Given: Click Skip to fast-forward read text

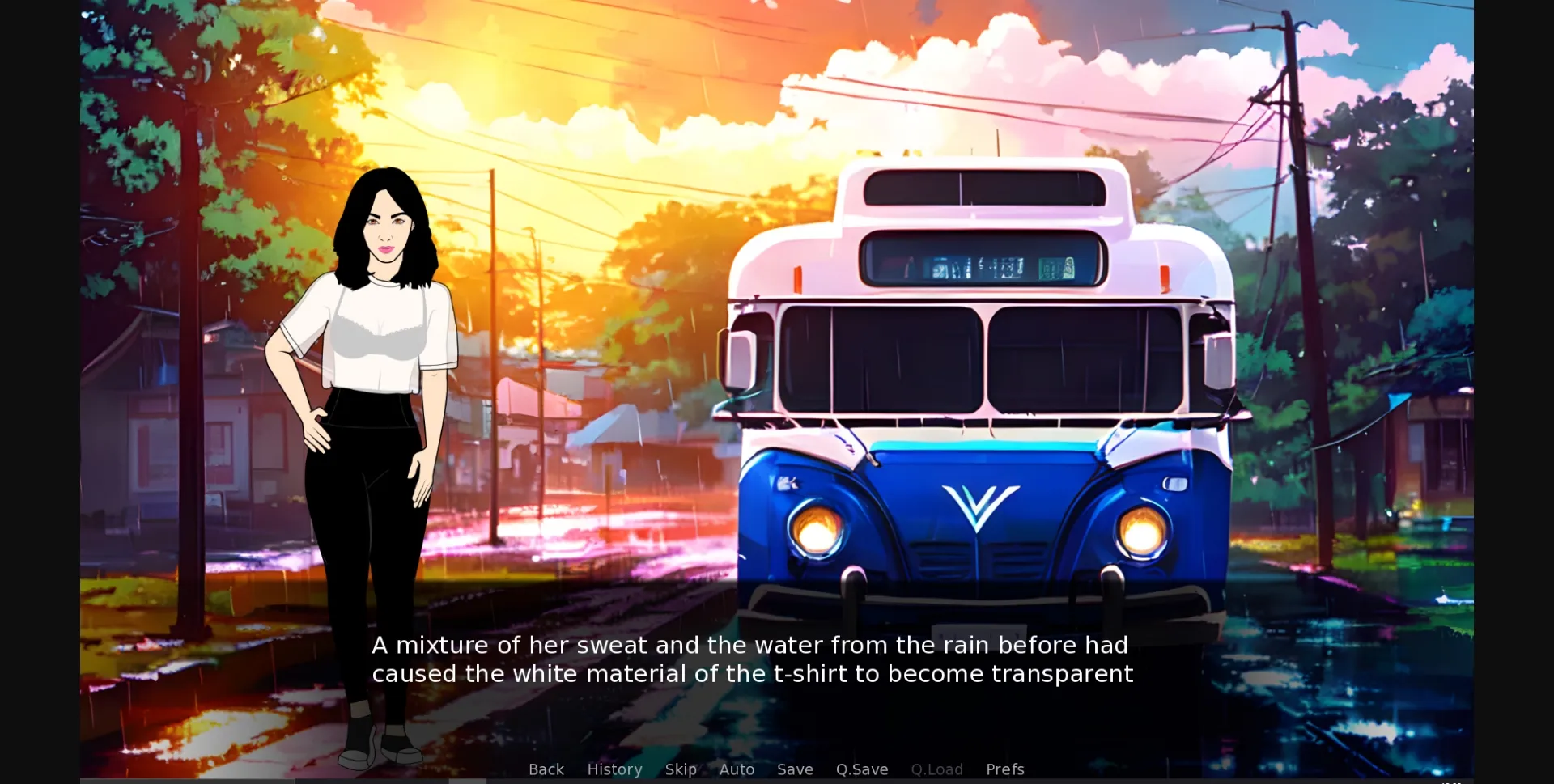Looking at the screenshot, I should (x=681, y=769).
